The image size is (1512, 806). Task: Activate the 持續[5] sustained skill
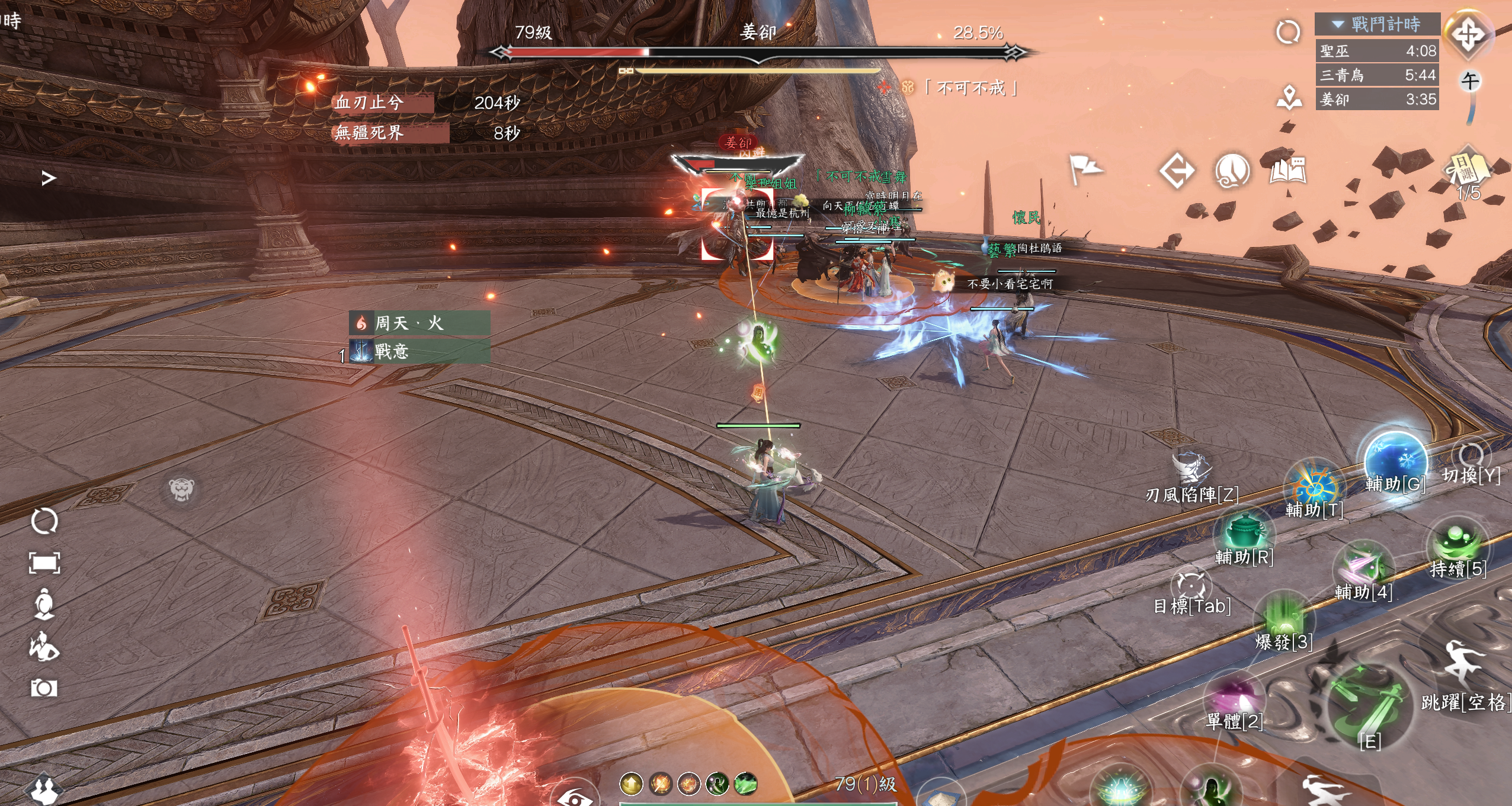[1457, 542]
